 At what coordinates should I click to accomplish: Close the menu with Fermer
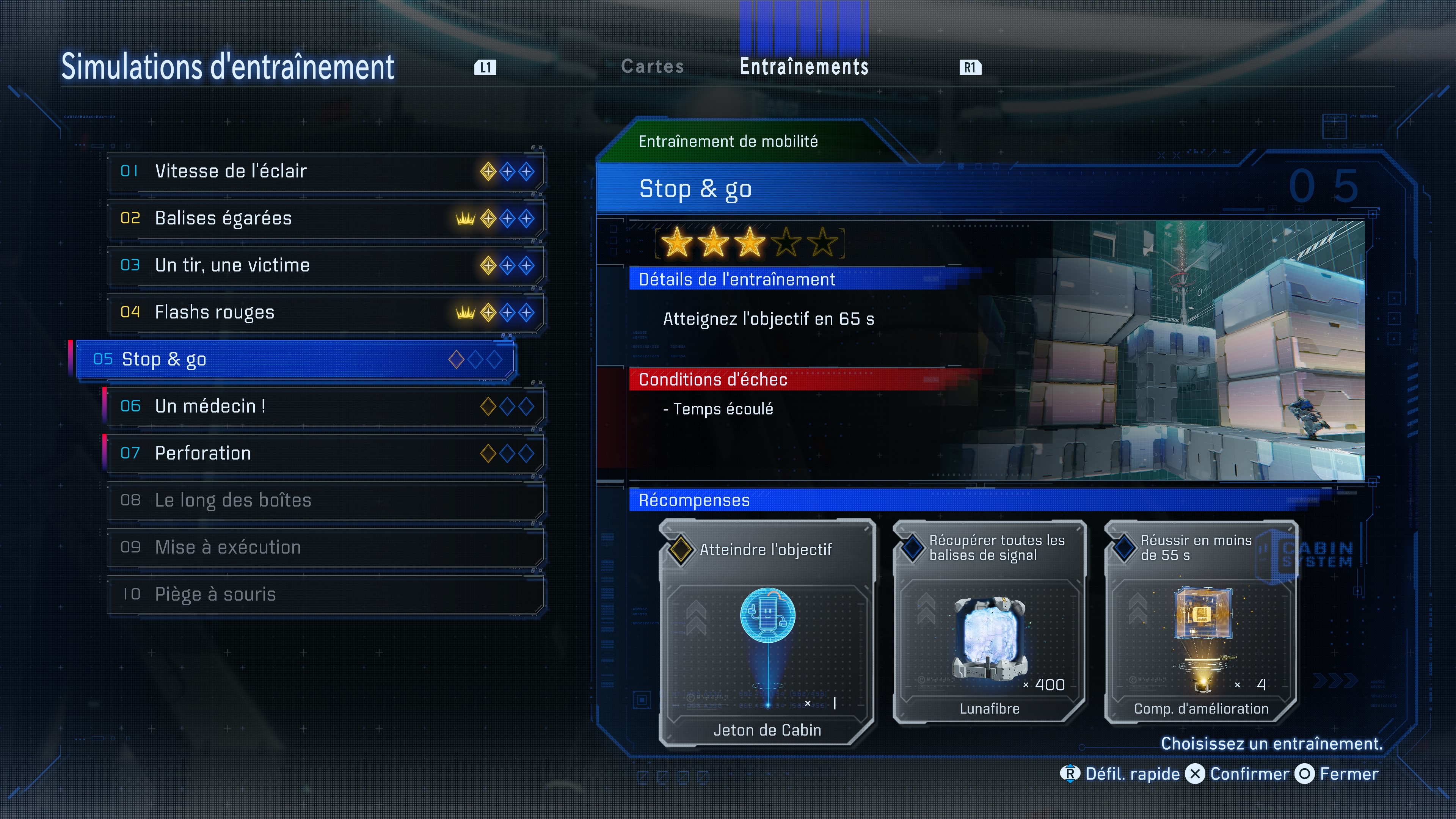[x=1337, y=774]
